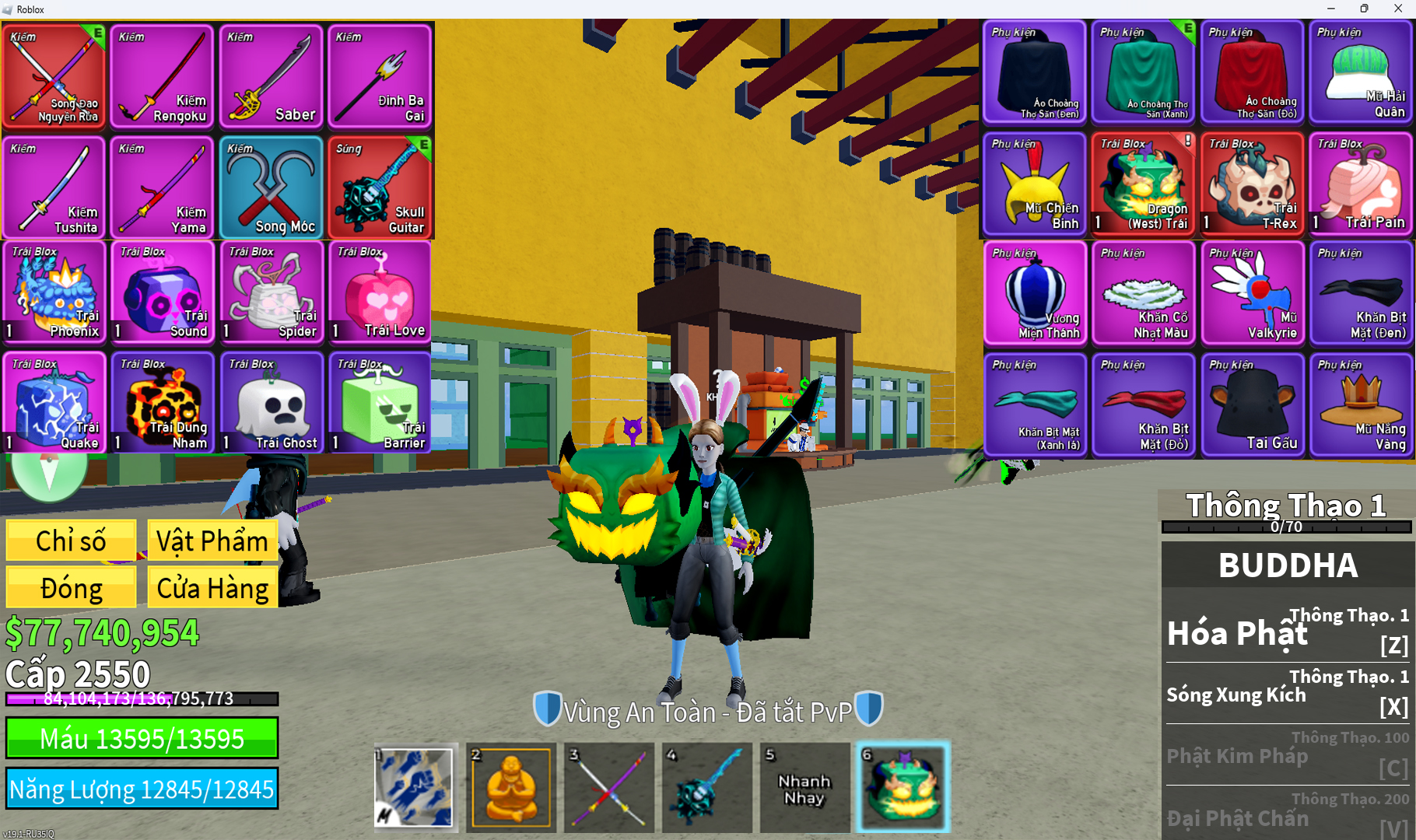The width and height of the screenshot is (1416, 840).
Task: Click the Trái Pain fruit slot
Action: pyautogui.click(x=1360, y=184)
